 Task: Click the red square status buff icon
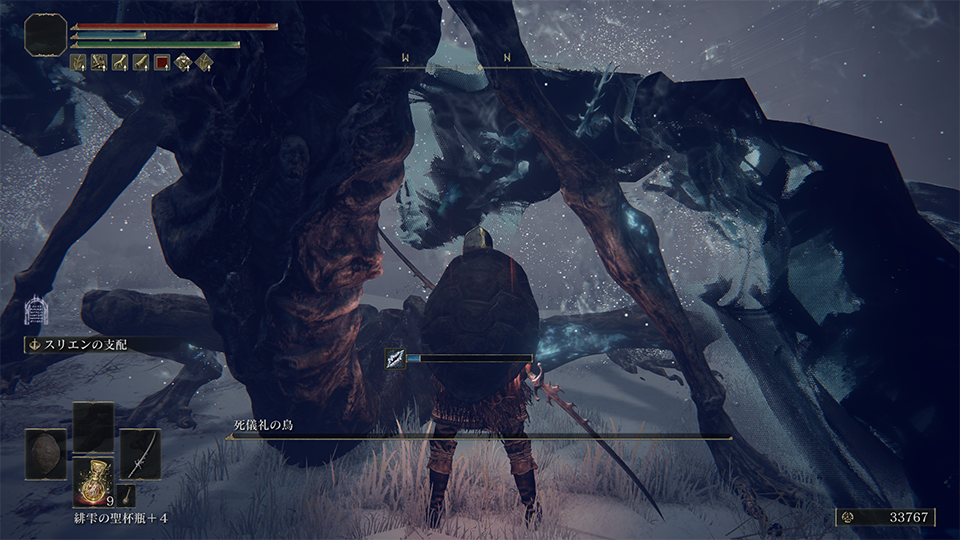coord(162,62)
